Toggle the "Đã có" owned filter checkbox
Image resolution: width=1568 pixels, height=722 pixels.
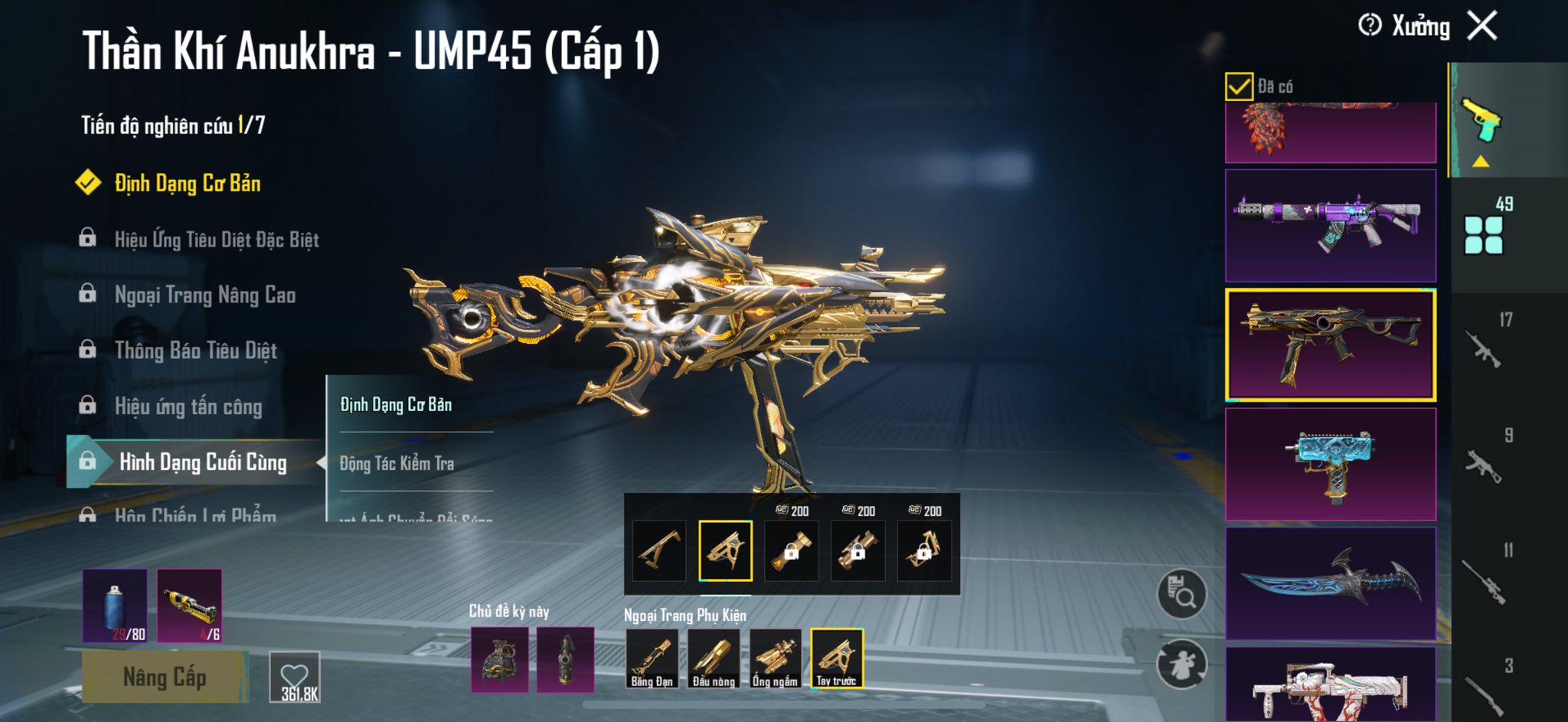click(1239, 87)
